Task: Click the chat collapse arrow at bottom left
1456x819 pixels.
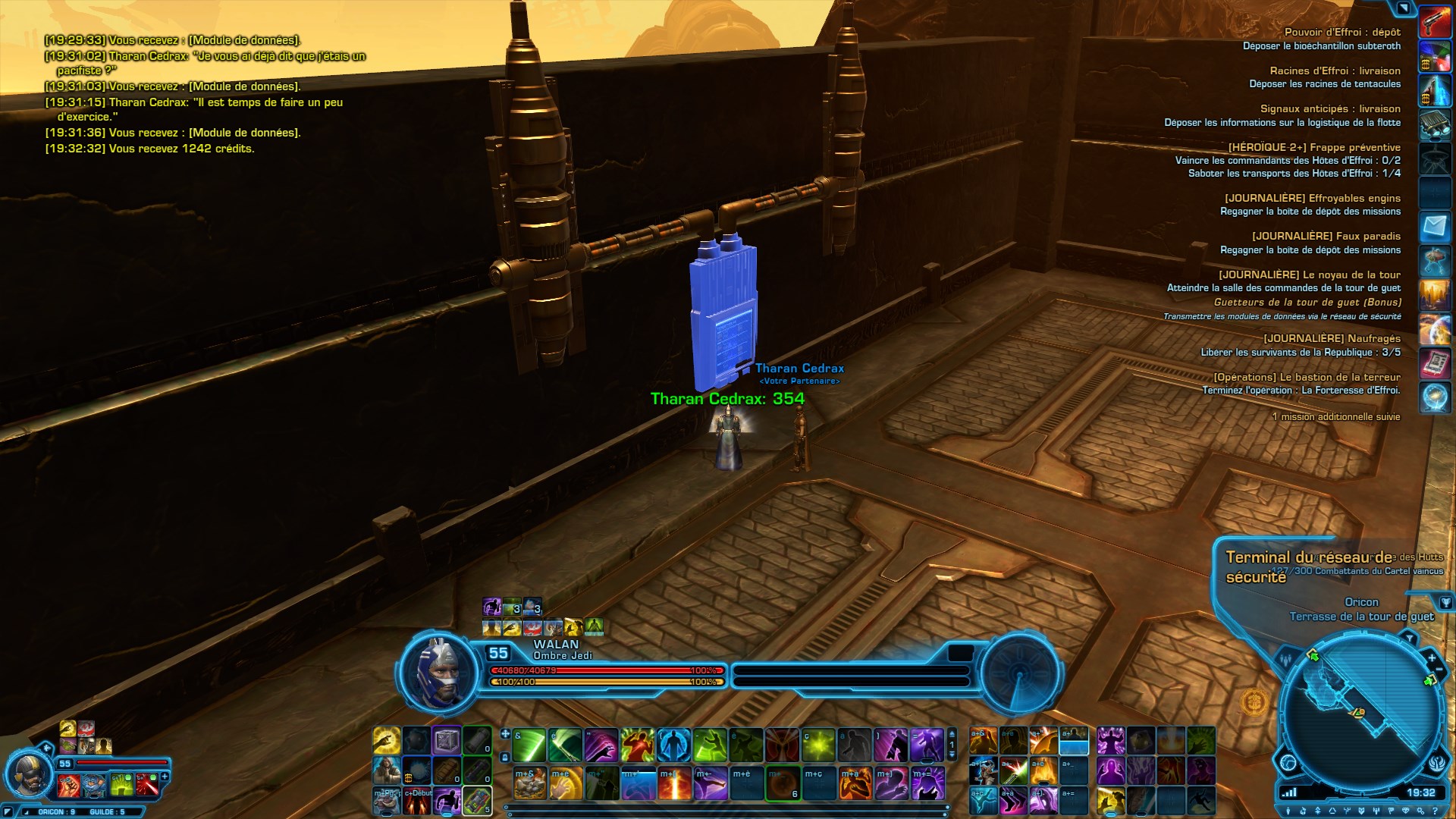Action: 8,811
